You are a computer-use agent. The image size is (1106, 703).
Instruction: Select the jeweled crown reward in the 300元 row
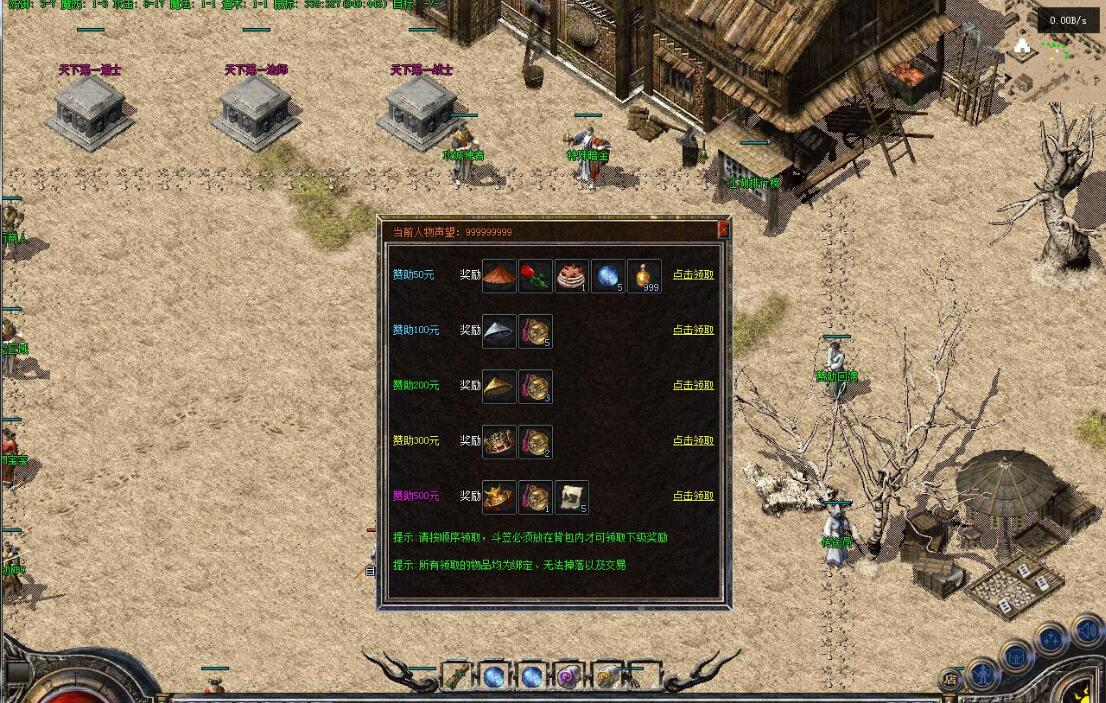499,442
